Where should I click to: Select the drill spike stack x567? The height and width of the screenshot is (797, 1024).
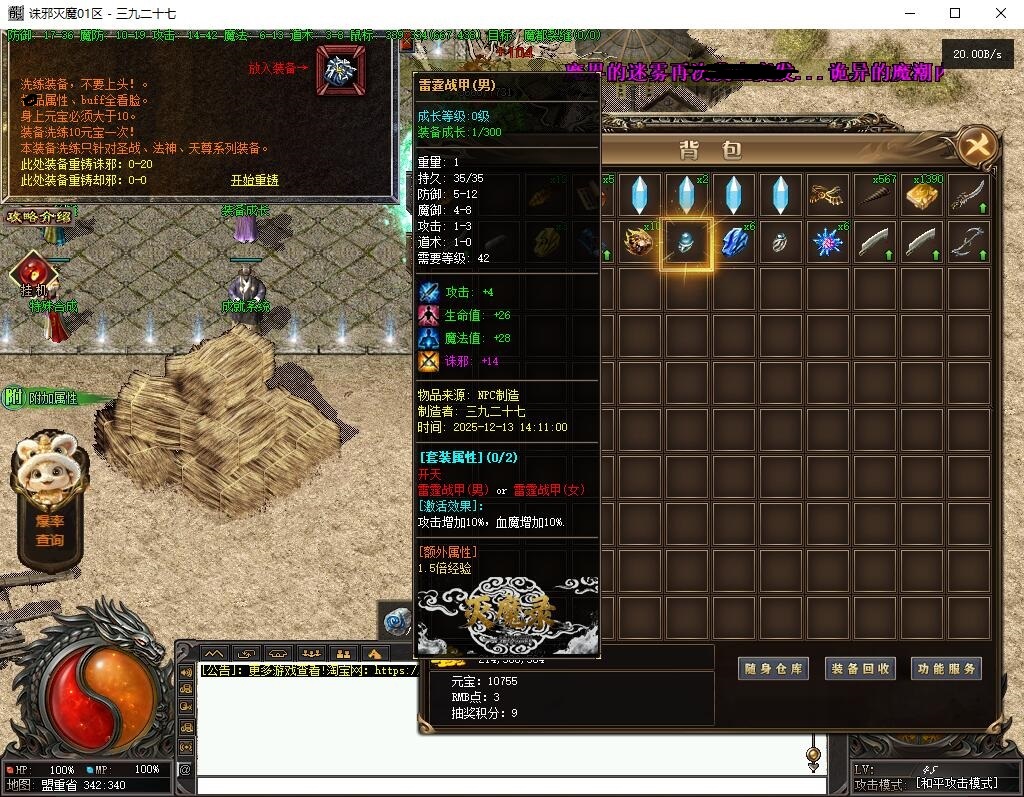(875, 194)
